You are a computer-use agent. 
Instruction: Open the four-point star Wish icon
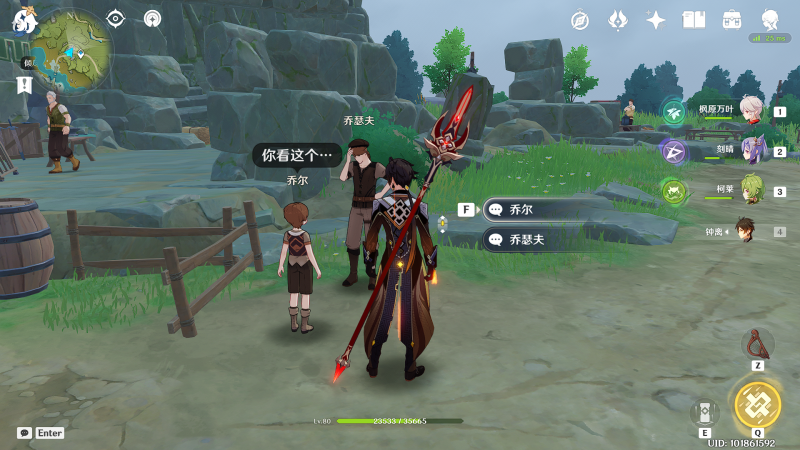tap(656, 20)
